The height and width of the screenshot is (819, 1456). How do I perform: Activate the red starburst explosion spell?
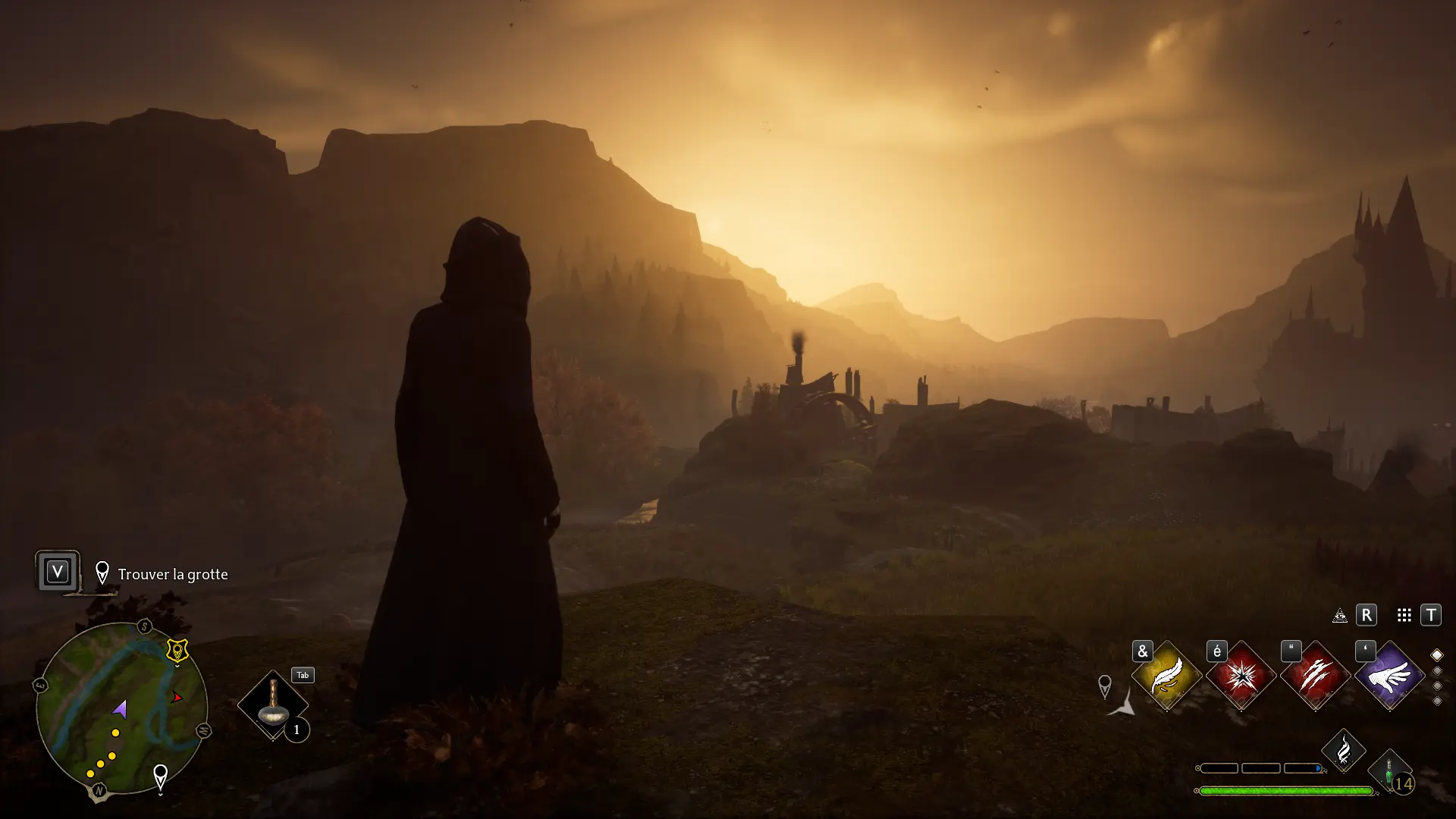[1241, 675]
